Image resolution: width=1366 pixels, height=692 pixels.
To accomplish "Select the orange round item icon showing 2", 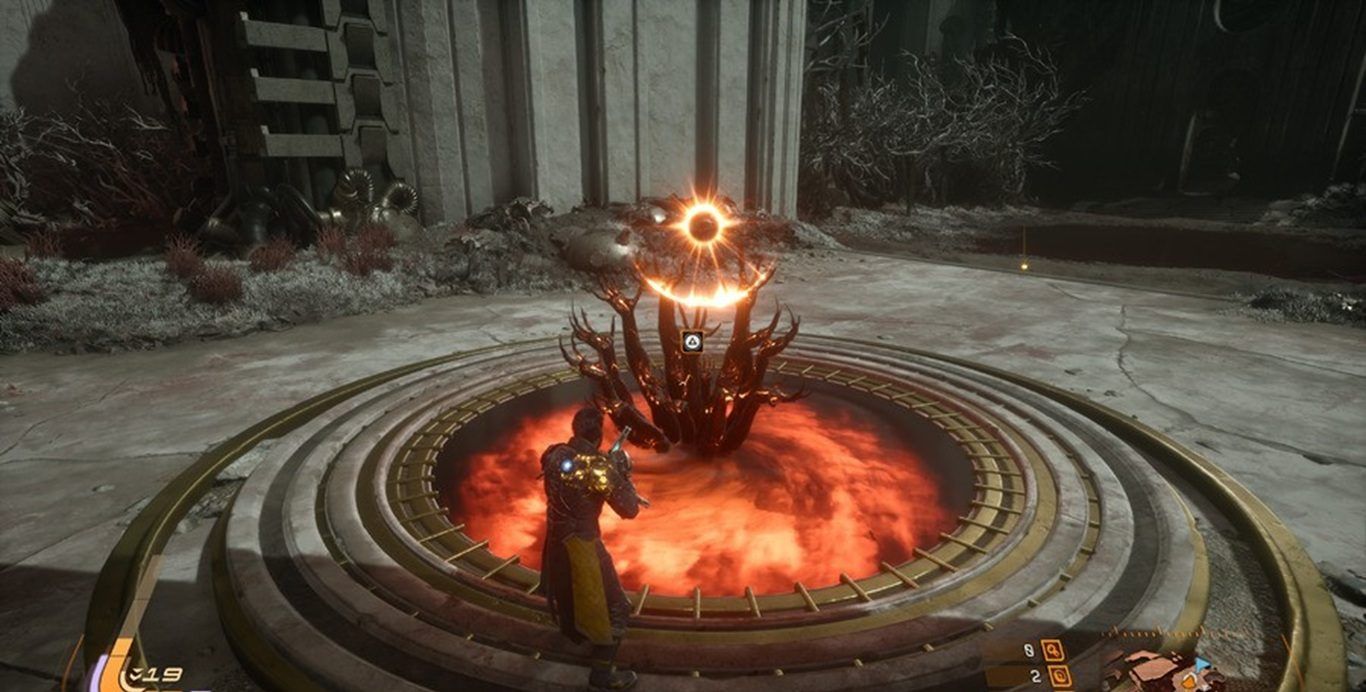I will coord(1058,677).
